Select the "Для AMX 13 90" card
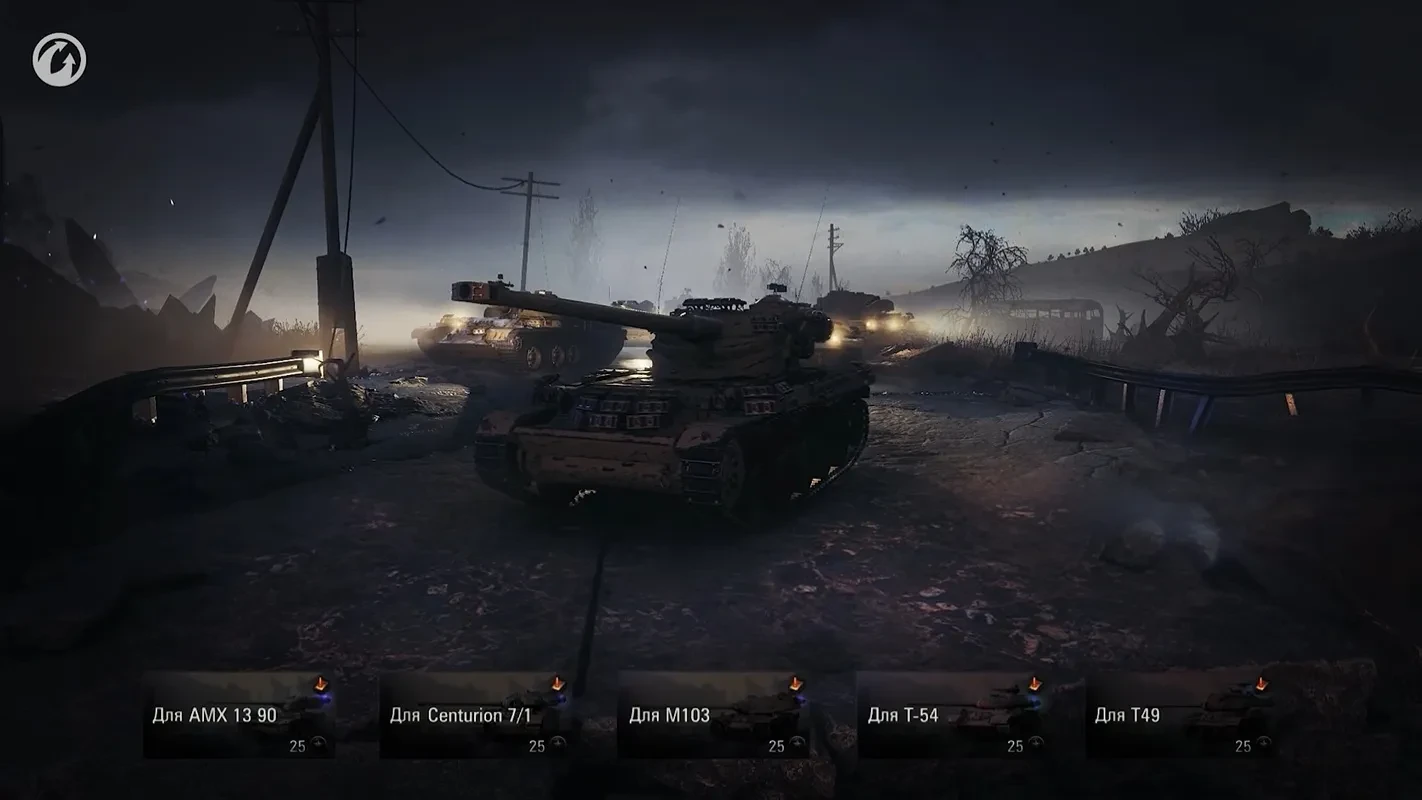The height and width of the screenshot is (800, 1422). [x=239, y=715]
